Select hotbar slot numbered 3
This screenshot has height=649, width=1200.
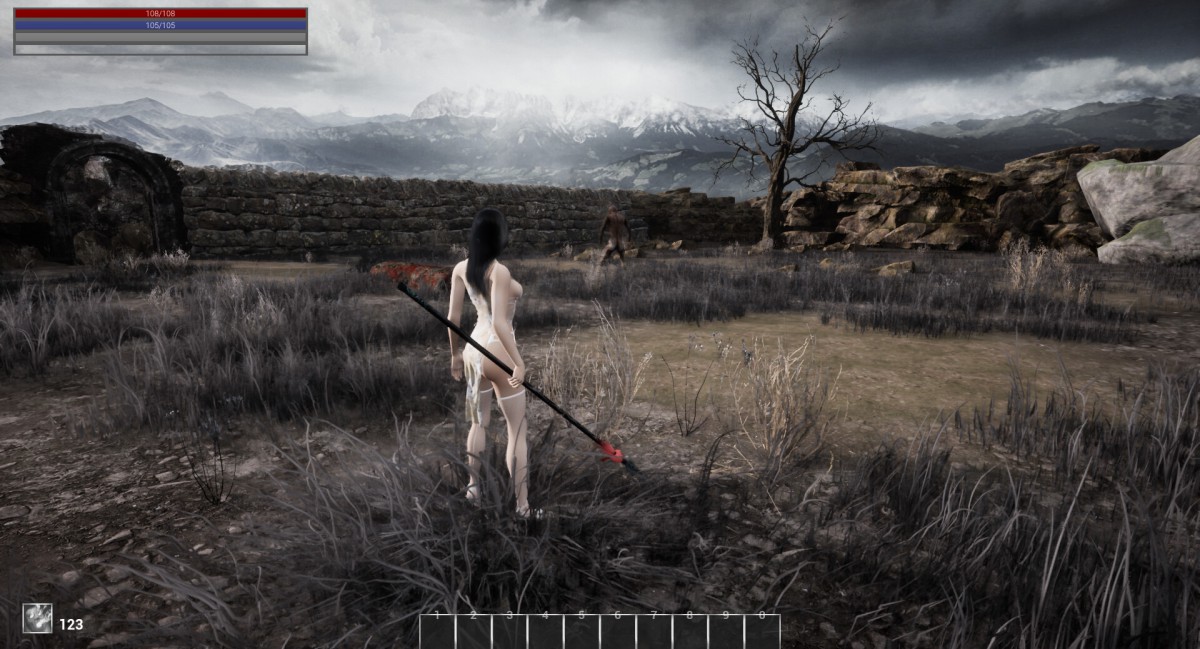click(x=510, y=632)
